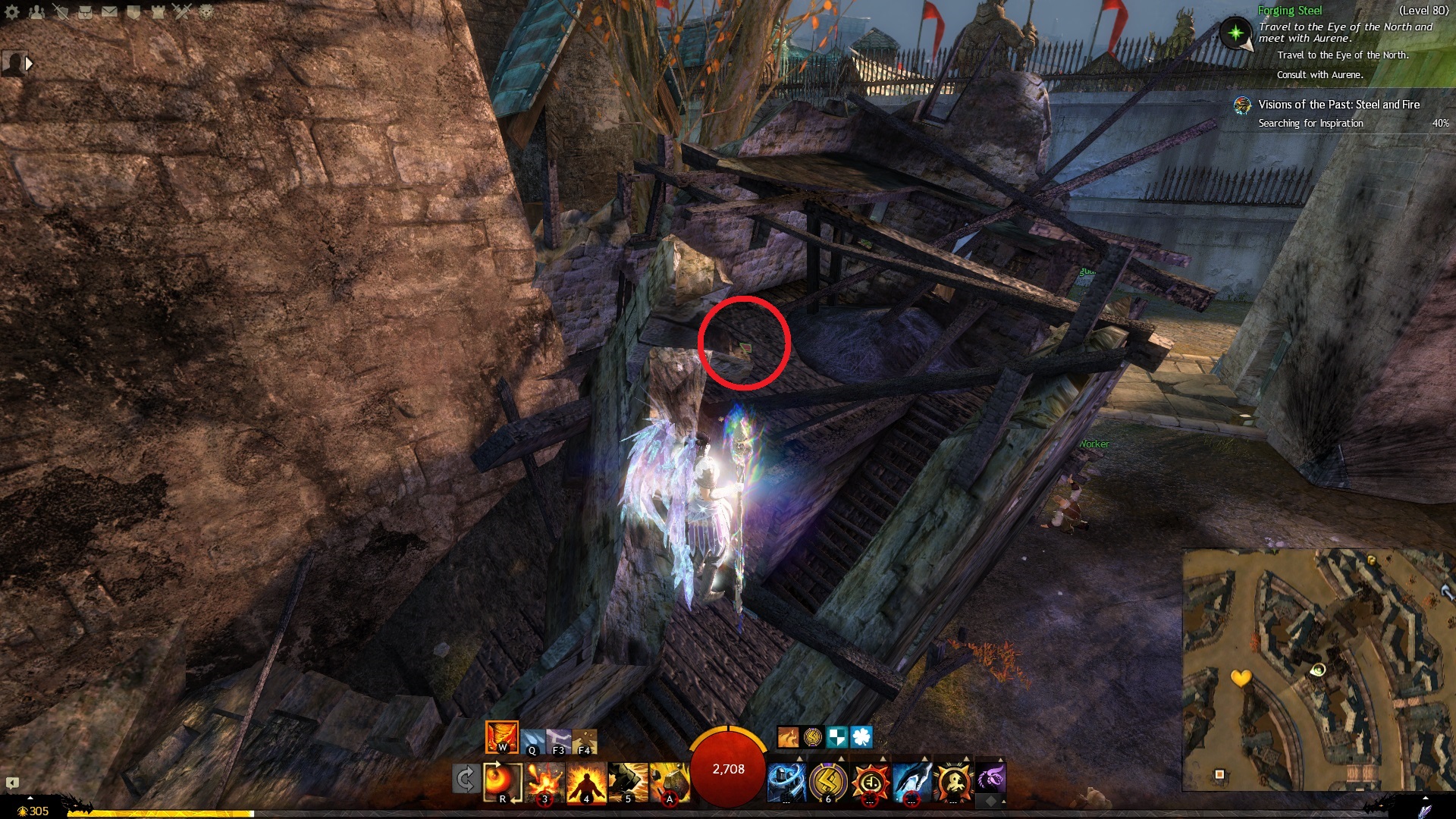Open the Black Lion Trading Post lion icon
1456x819 pixels.
206,12
